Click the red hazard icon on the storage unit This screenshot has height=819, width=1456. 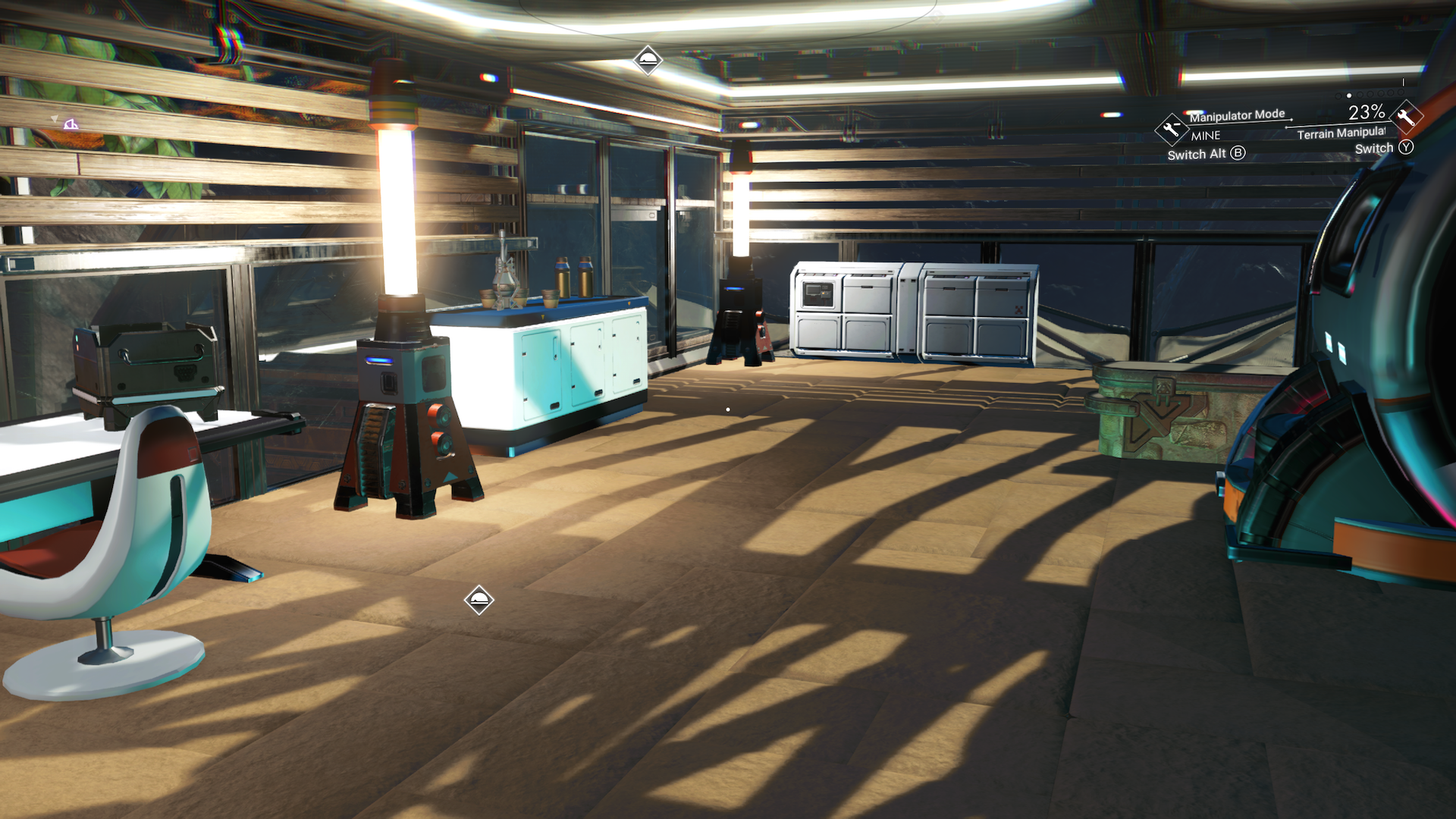1020,309
